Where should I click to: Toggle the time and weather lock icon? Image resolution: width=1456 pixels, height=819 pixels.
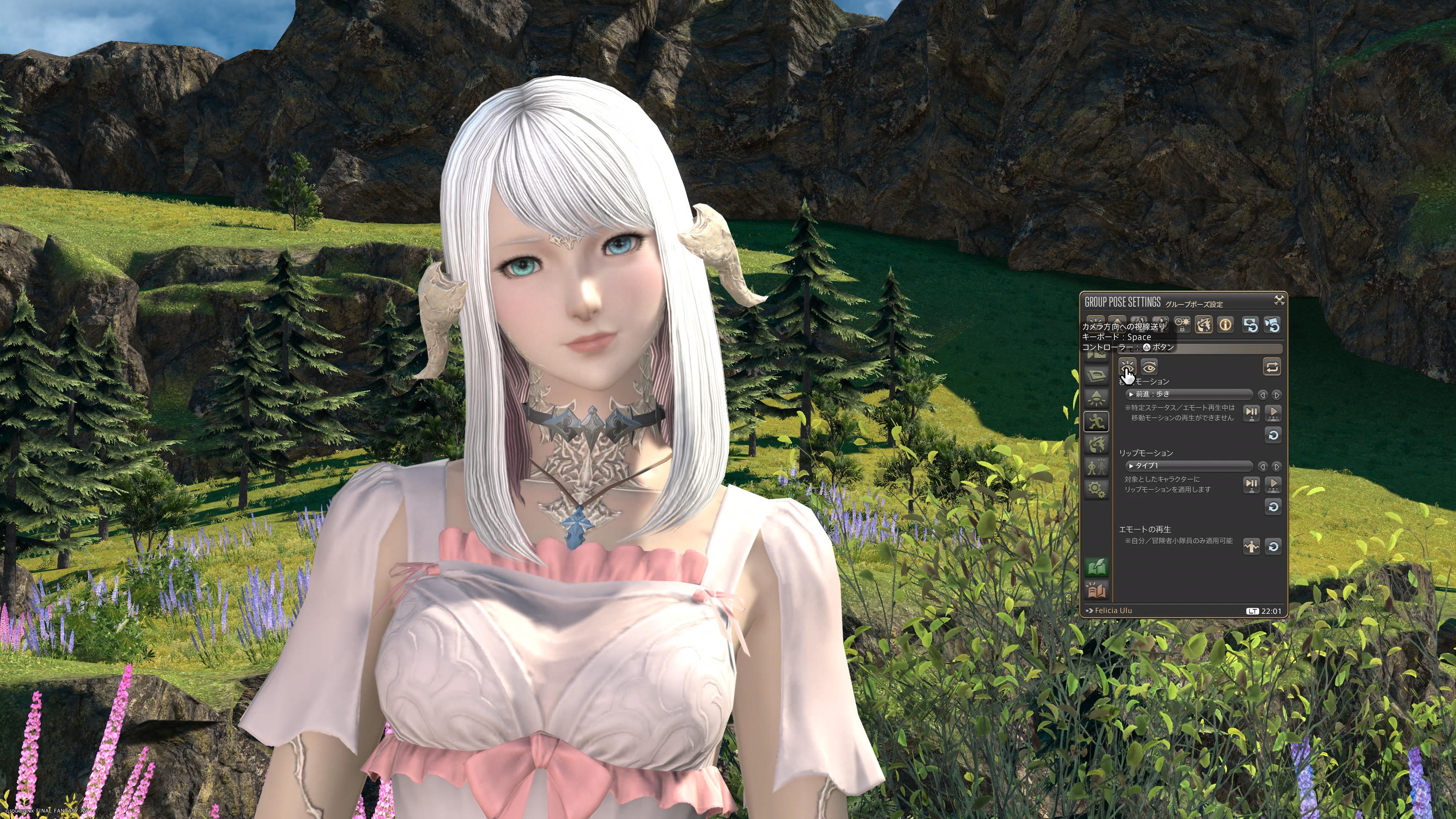pyautogui.click(x=1182, y=325)
